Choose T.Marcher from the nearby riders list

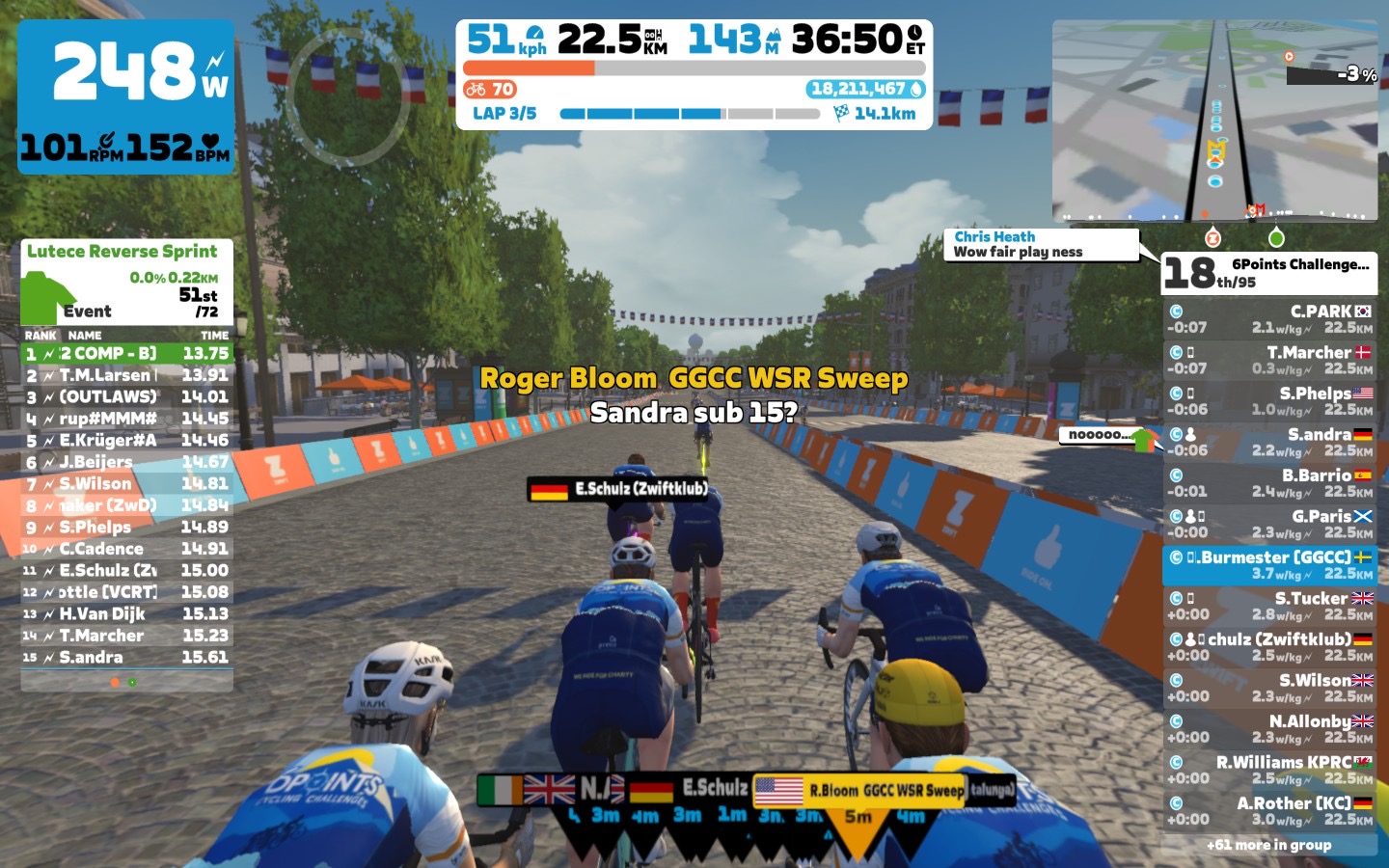pos(1269,360)
